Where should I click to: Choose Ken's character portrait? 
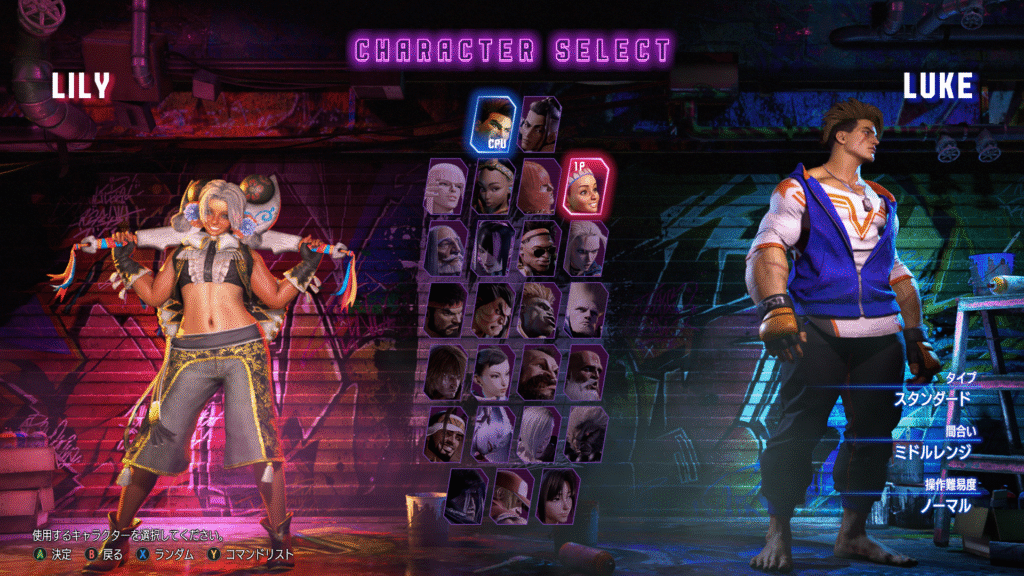447,372
